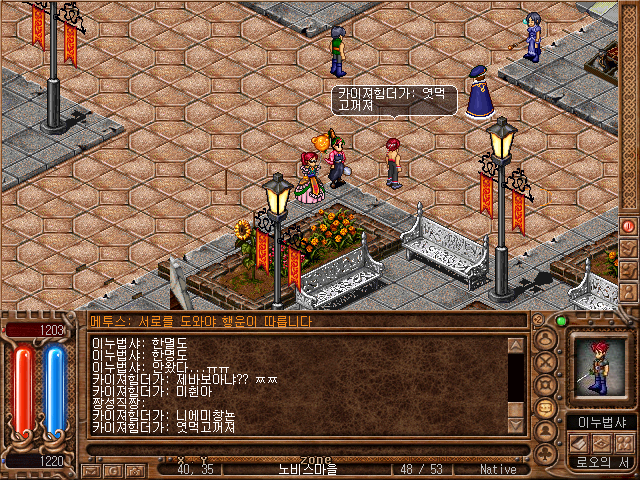Select the head silhouette round button
This screenshot has height=480, width=640.
[546, 338]
